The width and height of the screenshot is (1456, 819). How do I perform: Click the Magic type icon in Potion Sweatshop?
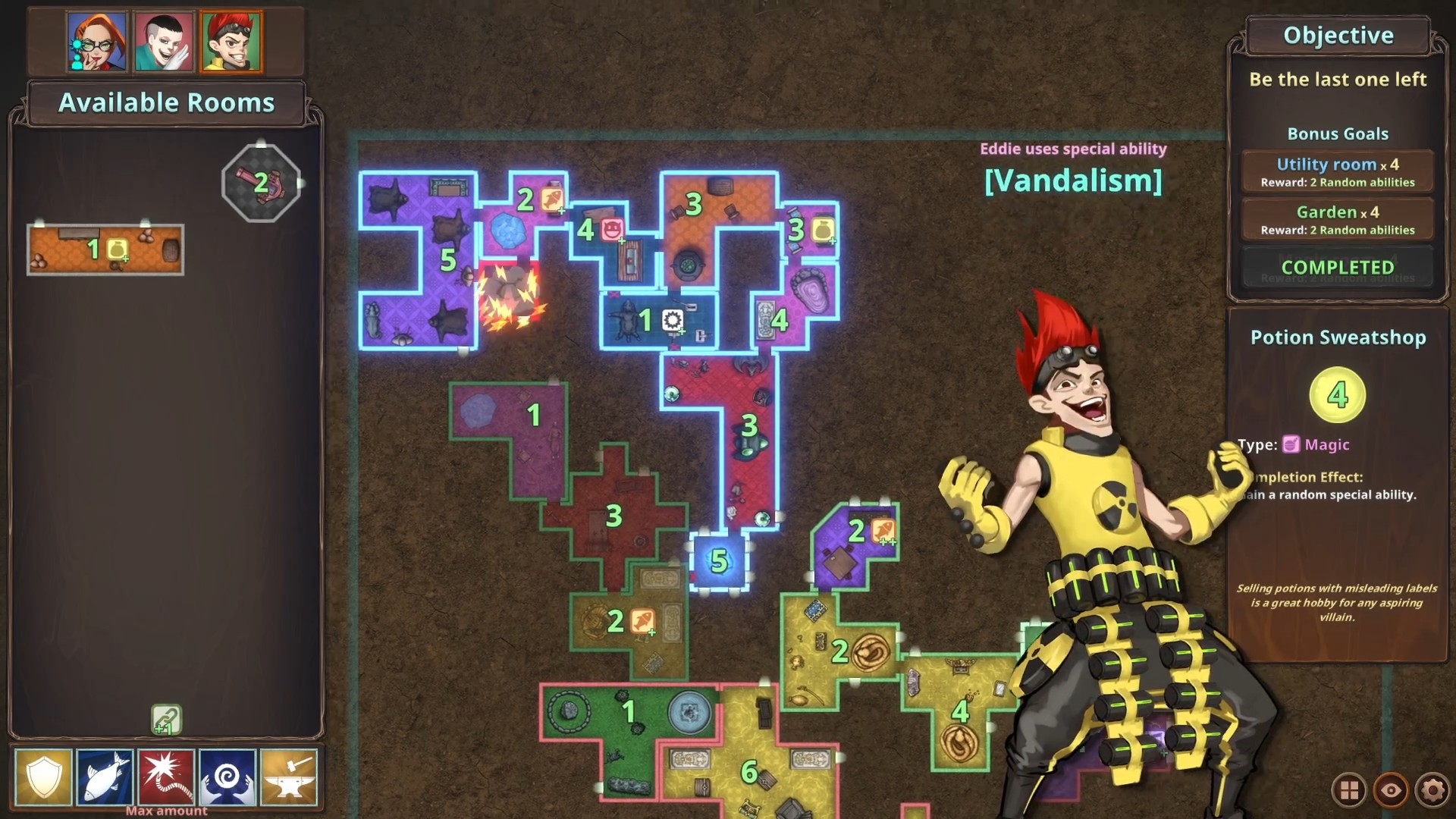click(1291, 445)
